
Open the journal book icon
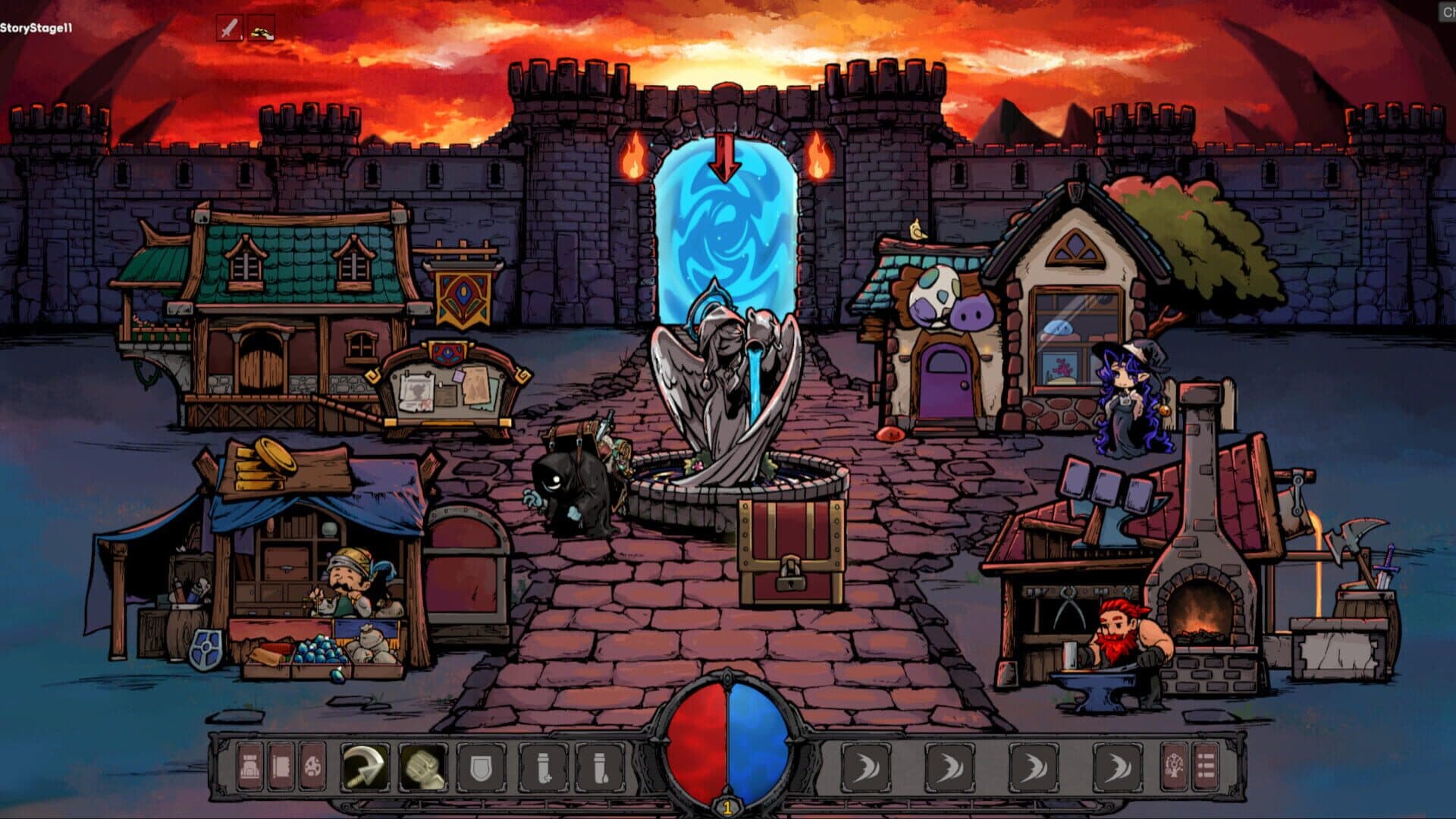coord(281,767)
